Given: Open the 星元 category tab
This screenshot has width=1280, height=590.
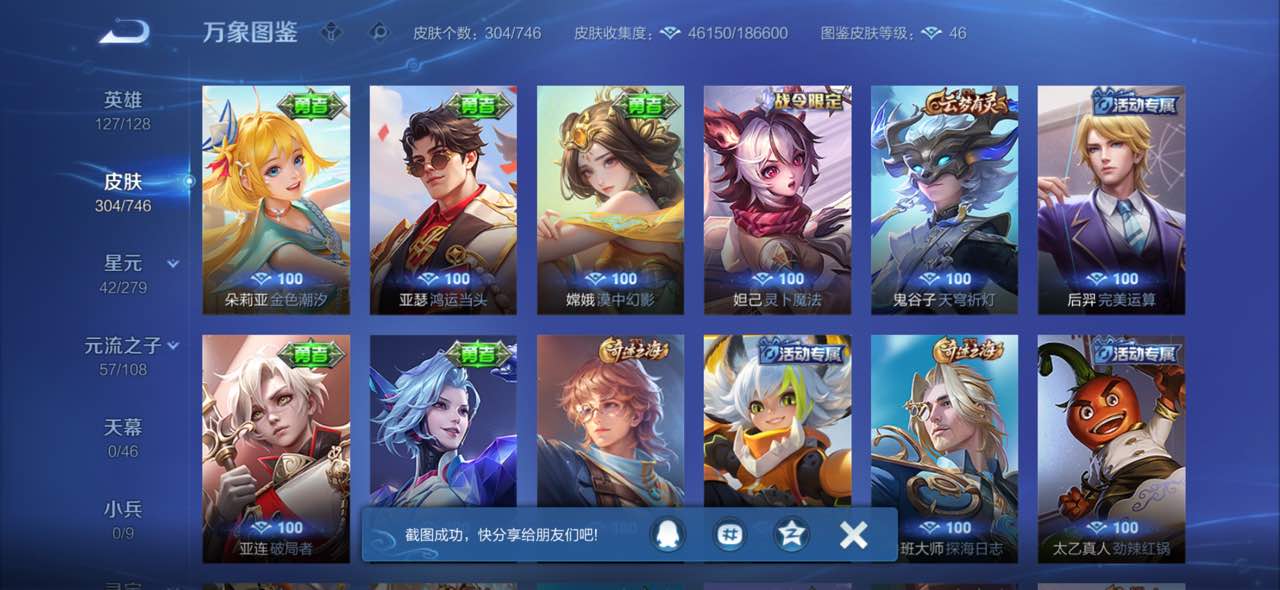Looking at the screenshot, I should point(123,273).
